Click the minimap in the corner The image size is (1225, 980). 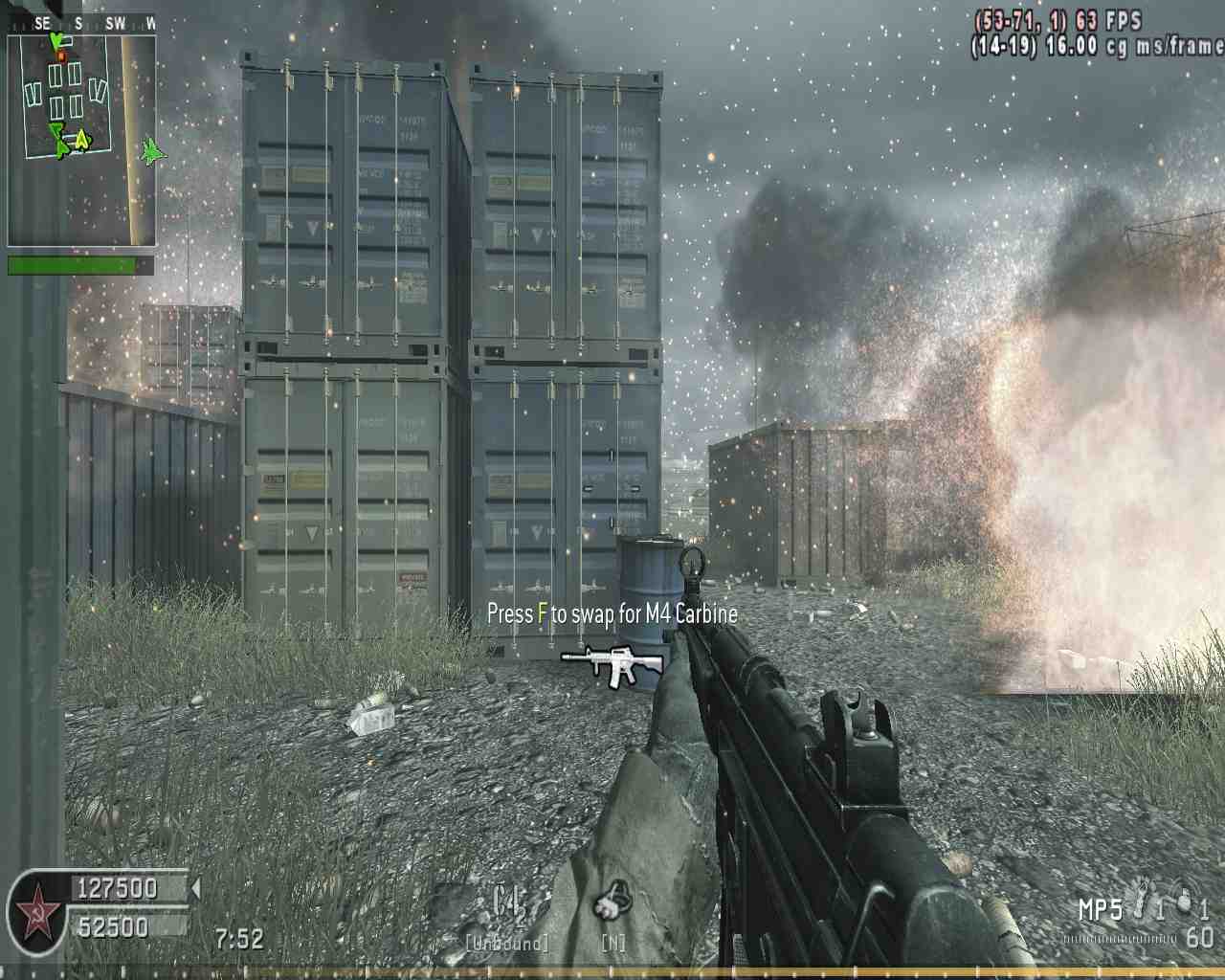pyautogui.click(x=81, y=139)
